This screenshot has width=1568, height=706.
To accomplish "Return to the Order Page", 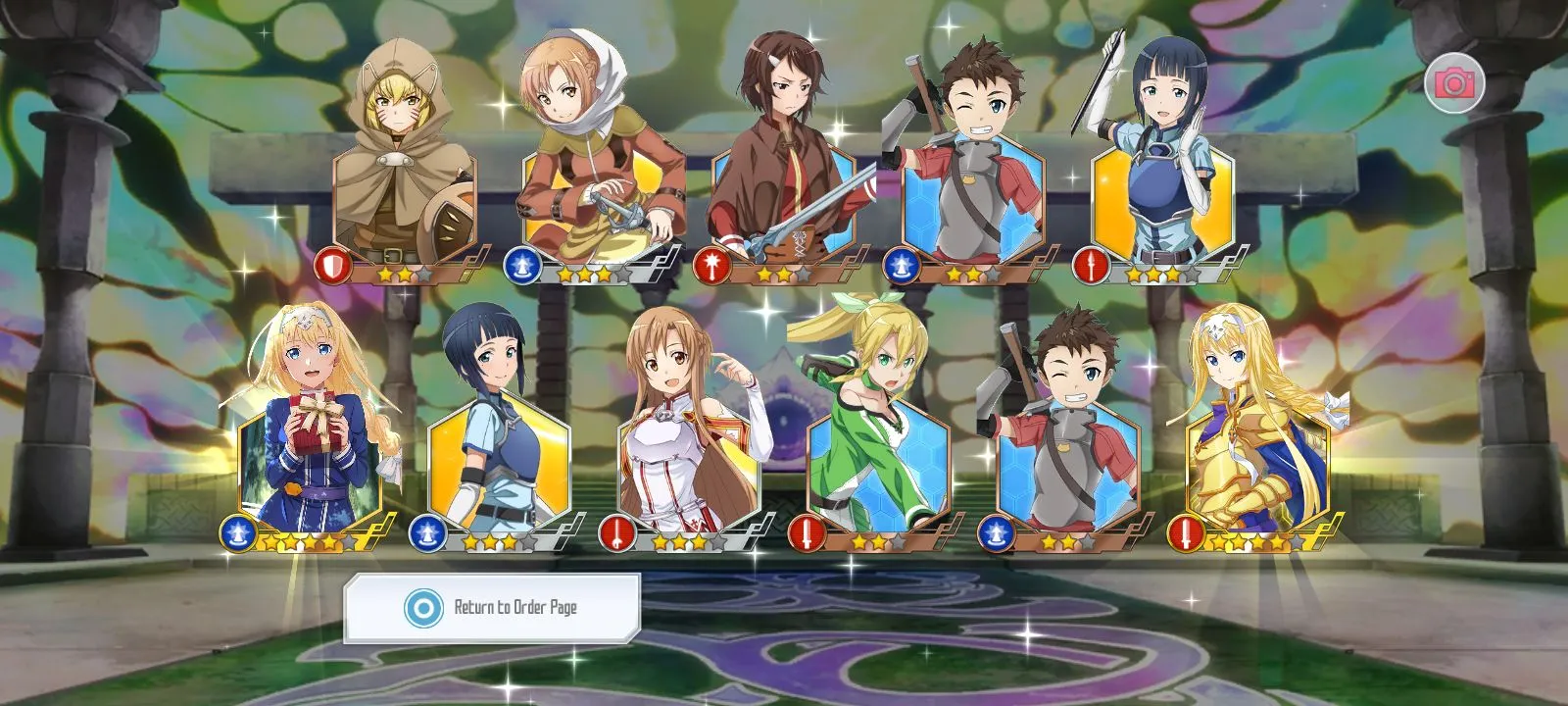I will pyautogui.click(x=492, y=608).
